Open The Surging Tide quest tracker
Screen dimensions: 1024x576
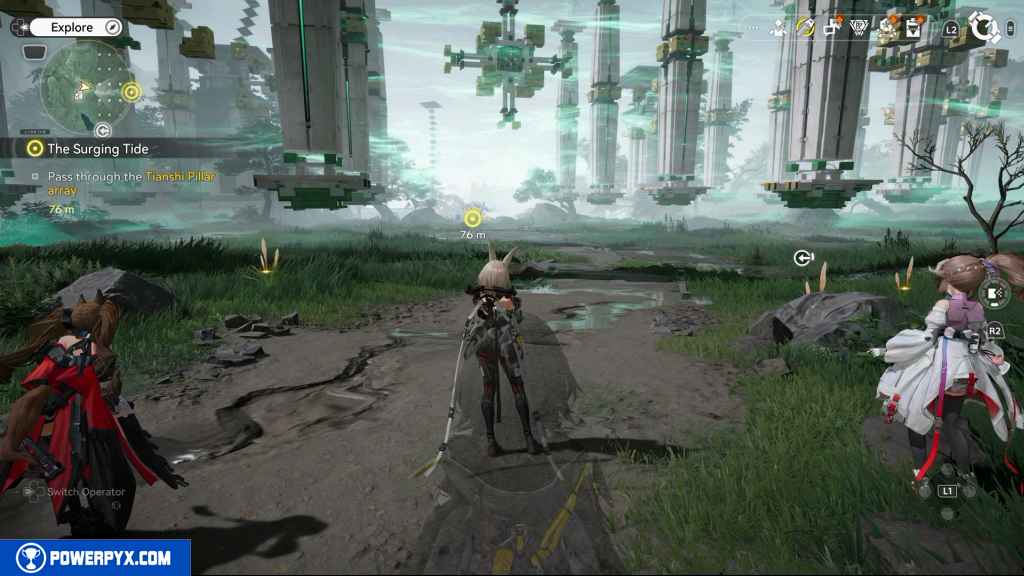[x=97, y=148]
